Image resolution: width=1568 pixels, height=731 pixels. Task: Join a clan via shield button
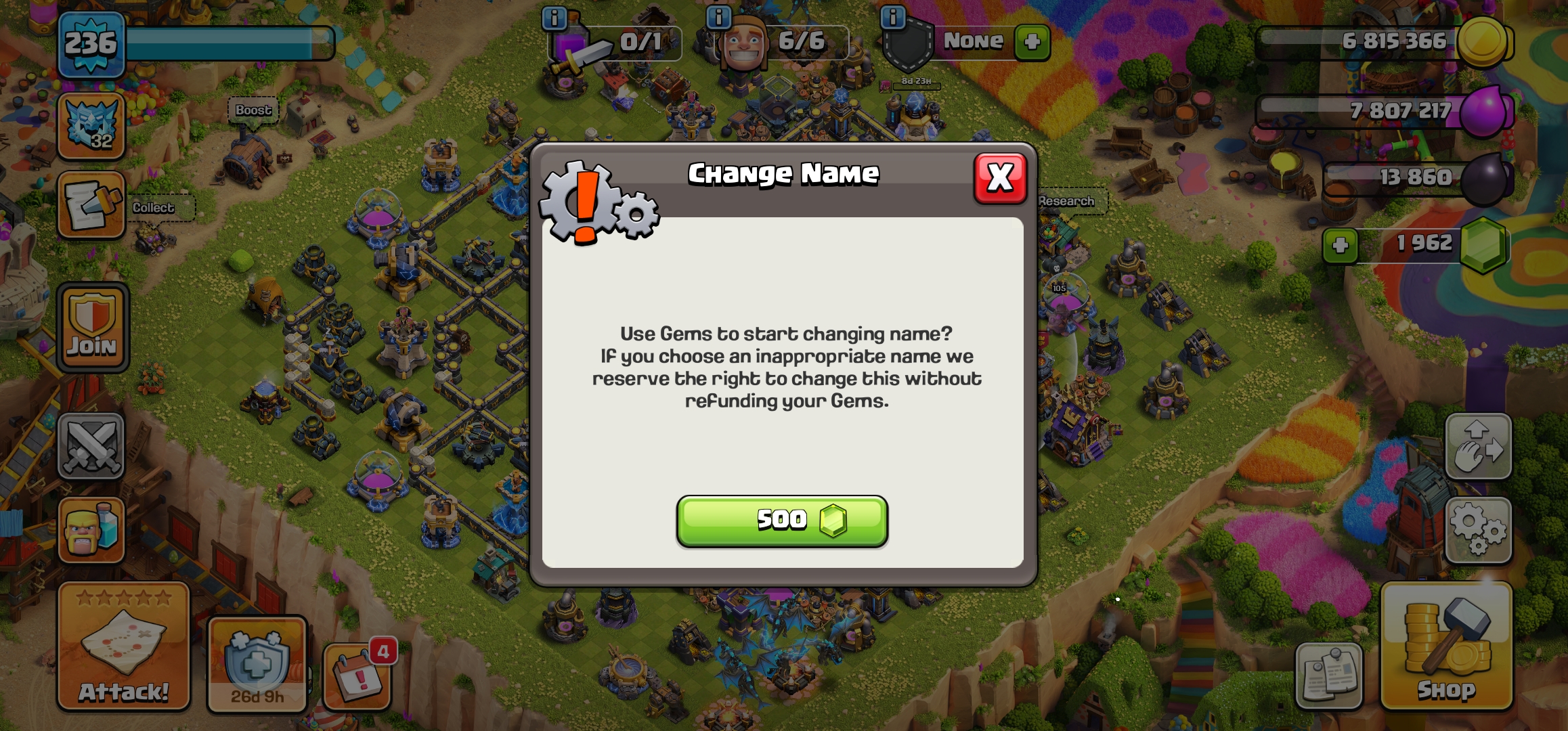click(x=93, y=328)
